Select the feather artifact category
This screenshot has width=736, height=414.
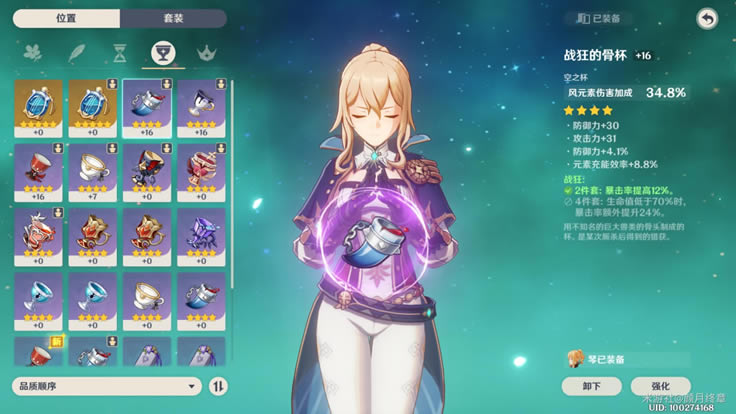click(76, 52)
